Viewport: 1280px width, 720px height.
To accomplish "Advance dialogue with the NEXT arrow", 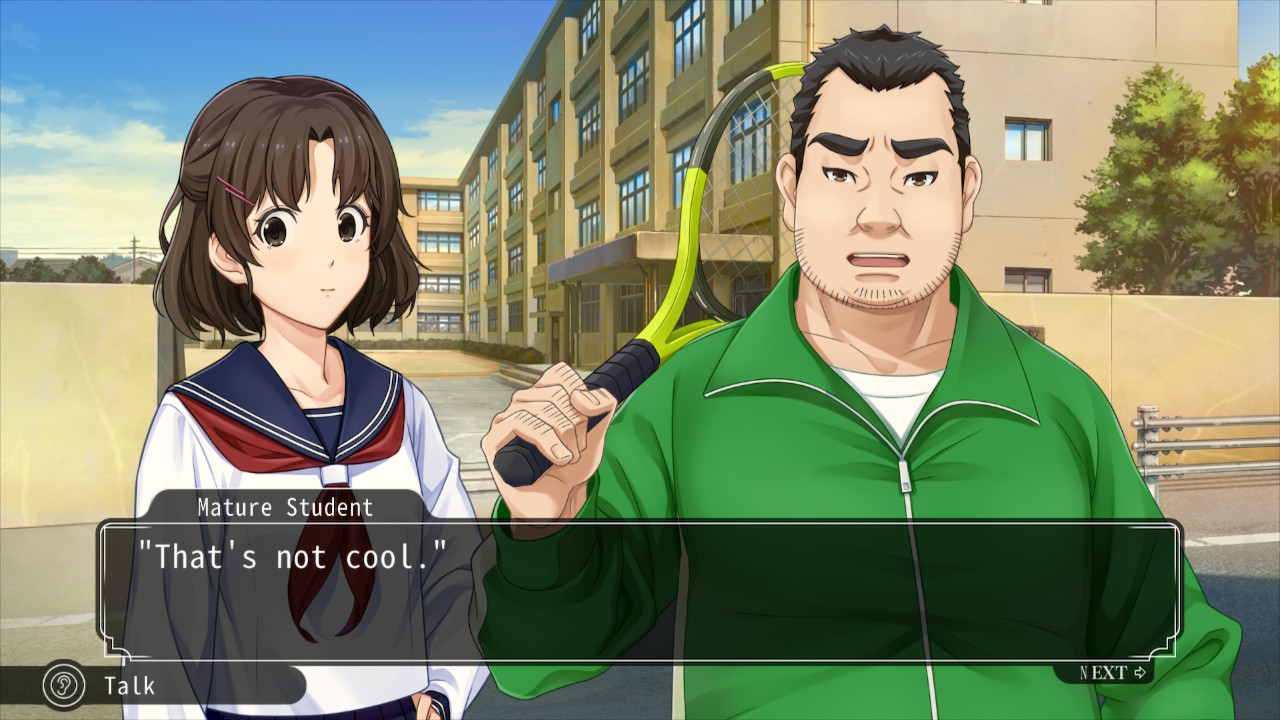I will [1112, 672].
